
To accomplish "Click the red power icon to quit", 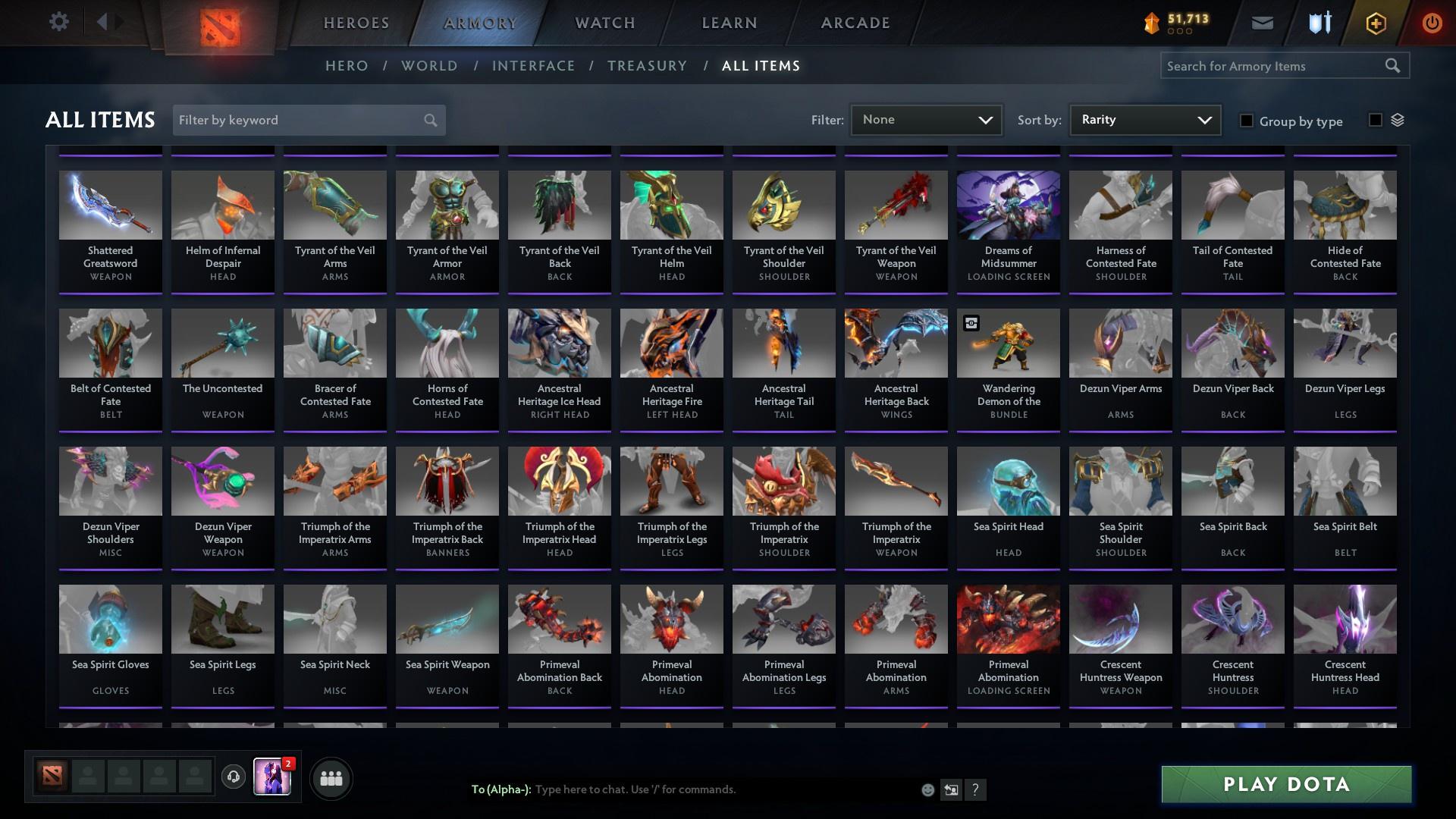I will [x=1432, y=23].
